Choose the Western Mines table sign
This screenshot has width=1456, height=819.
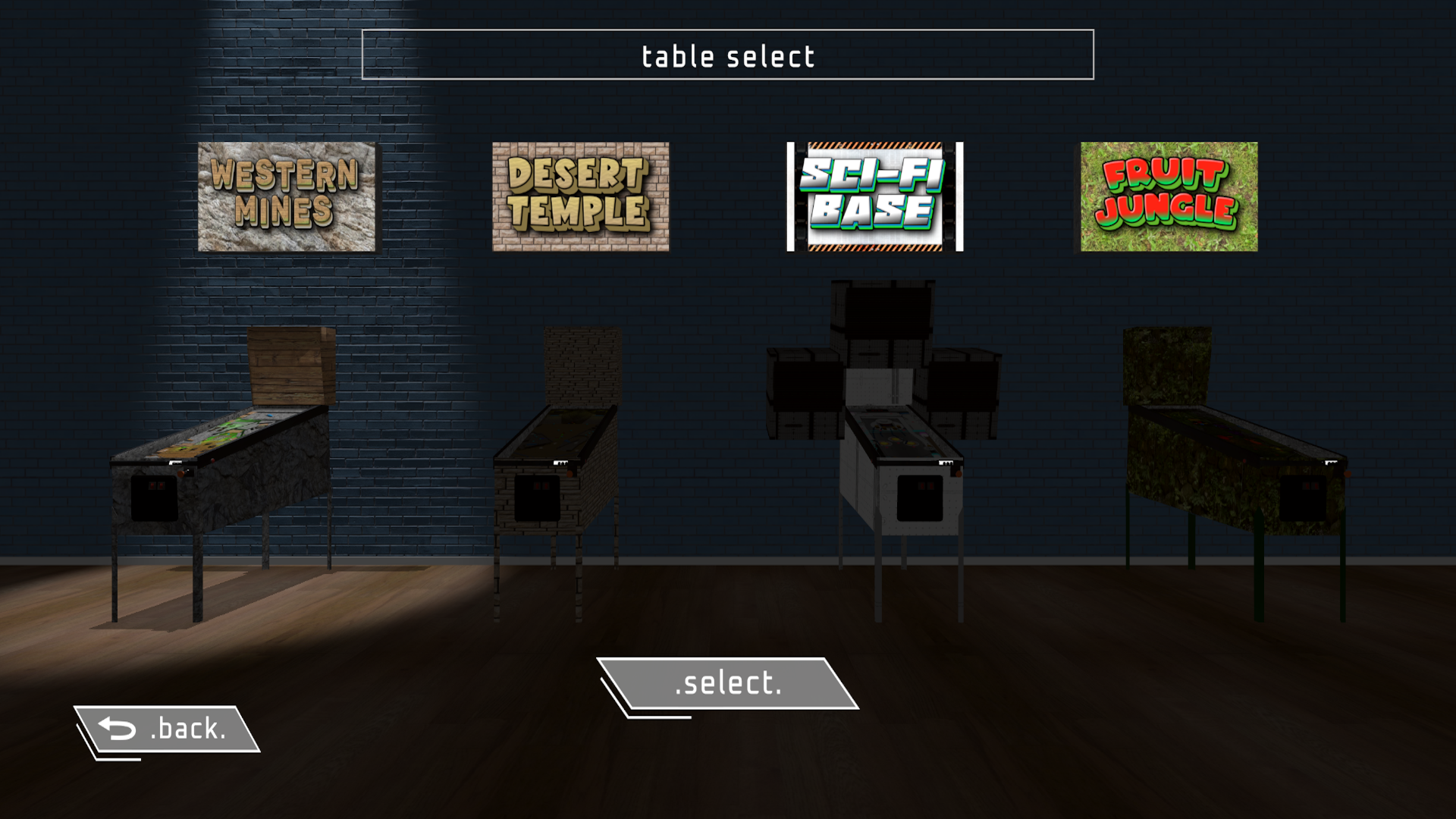point(287,196)
